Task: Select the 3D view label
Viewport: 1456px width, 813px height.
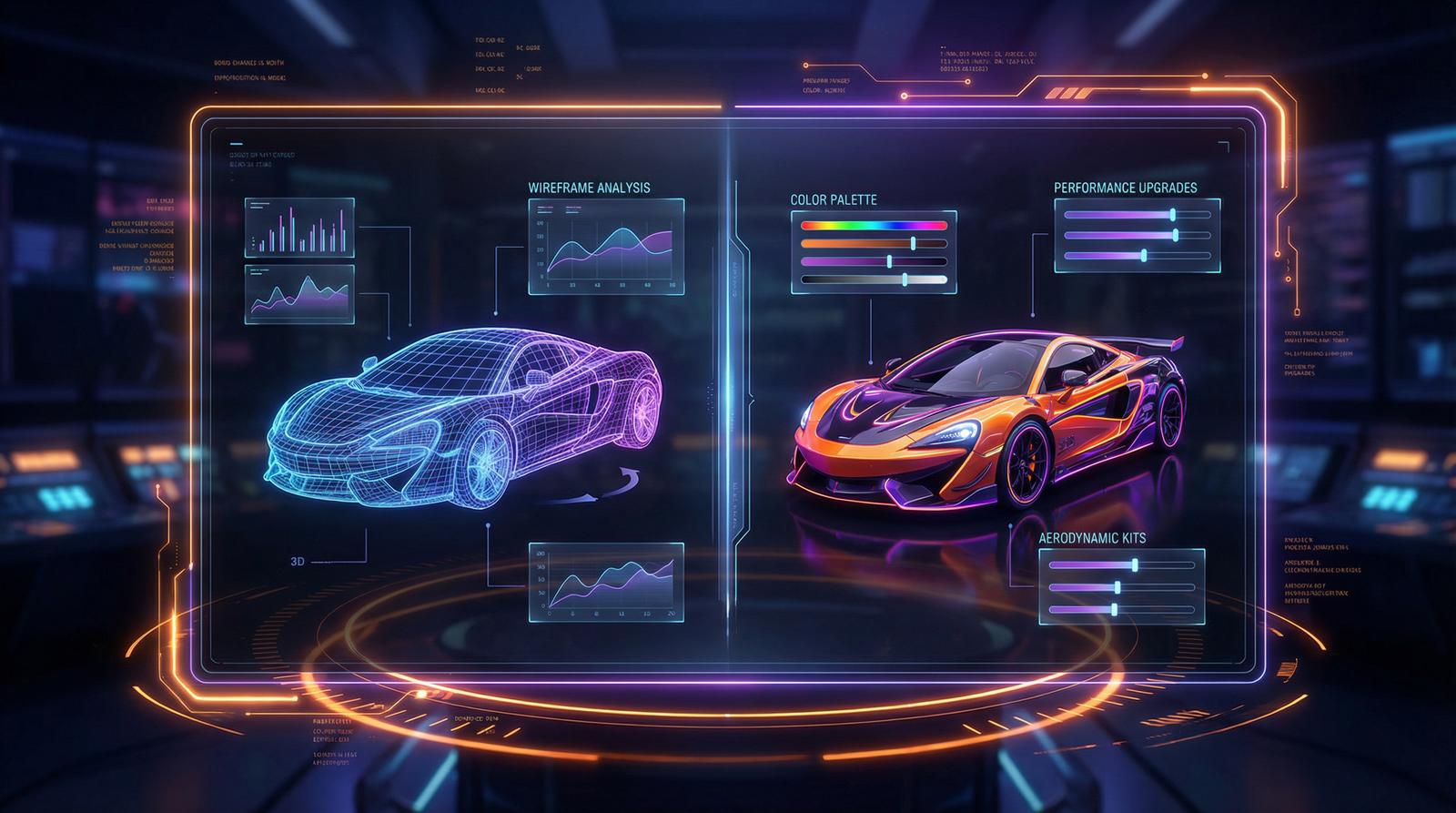Action: [x=297, y=562]
